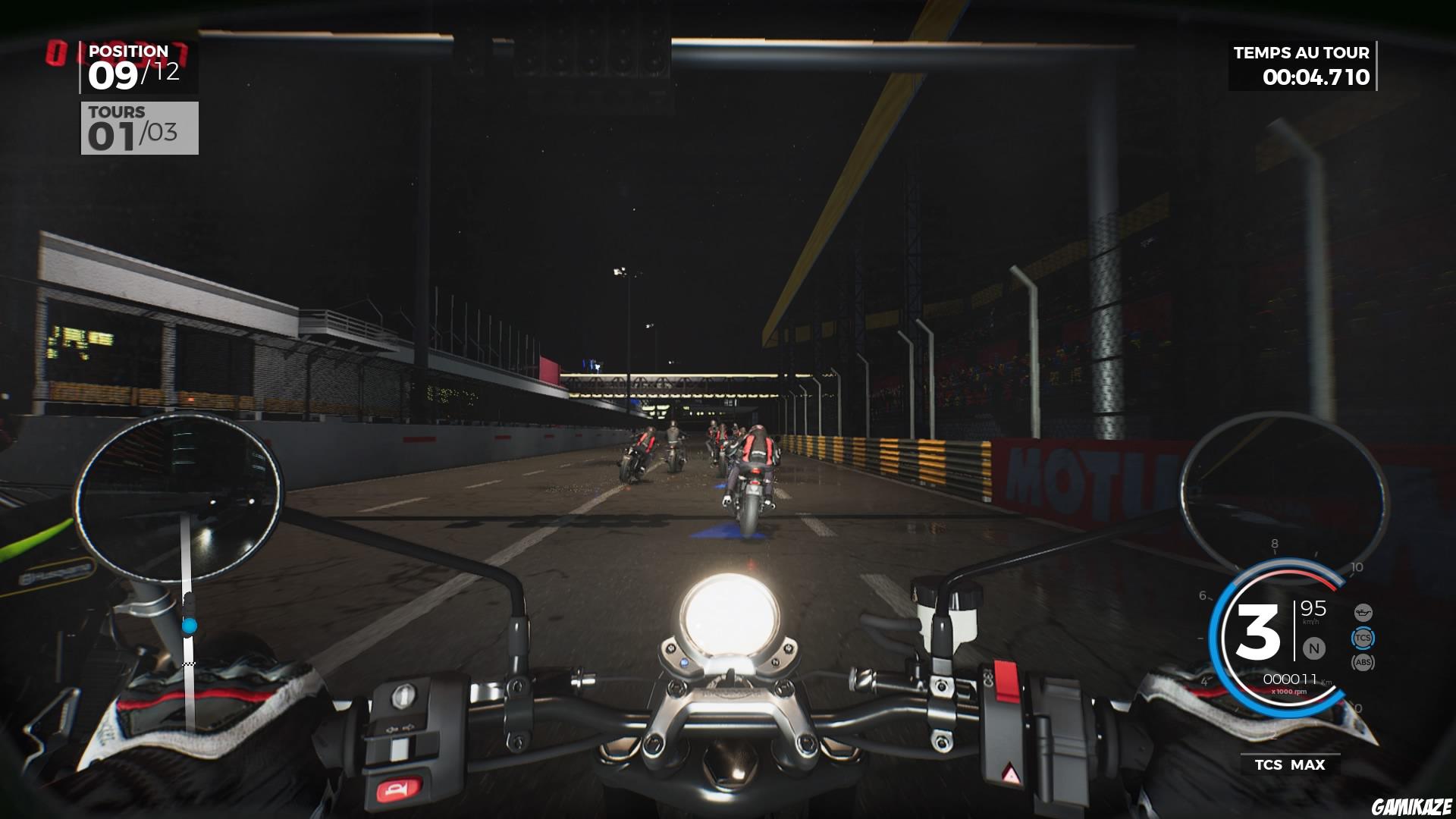The width and height of the screenshot is (1456, 819).
Task: Click the ABS indicator icon
Action: (1363, 662)
